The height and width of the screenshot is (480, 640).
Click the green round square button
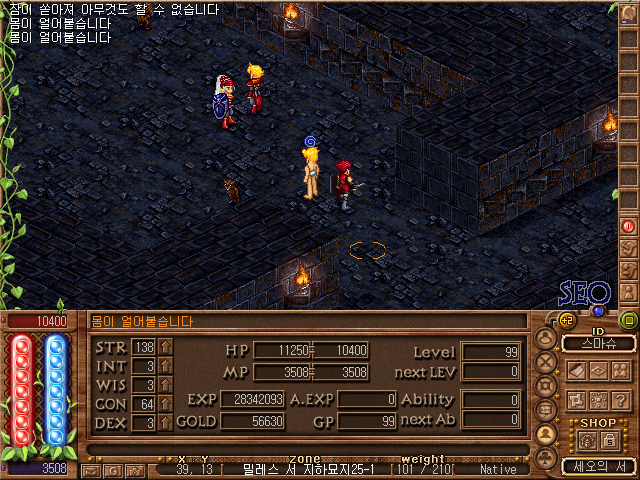[x=628, y=320]
